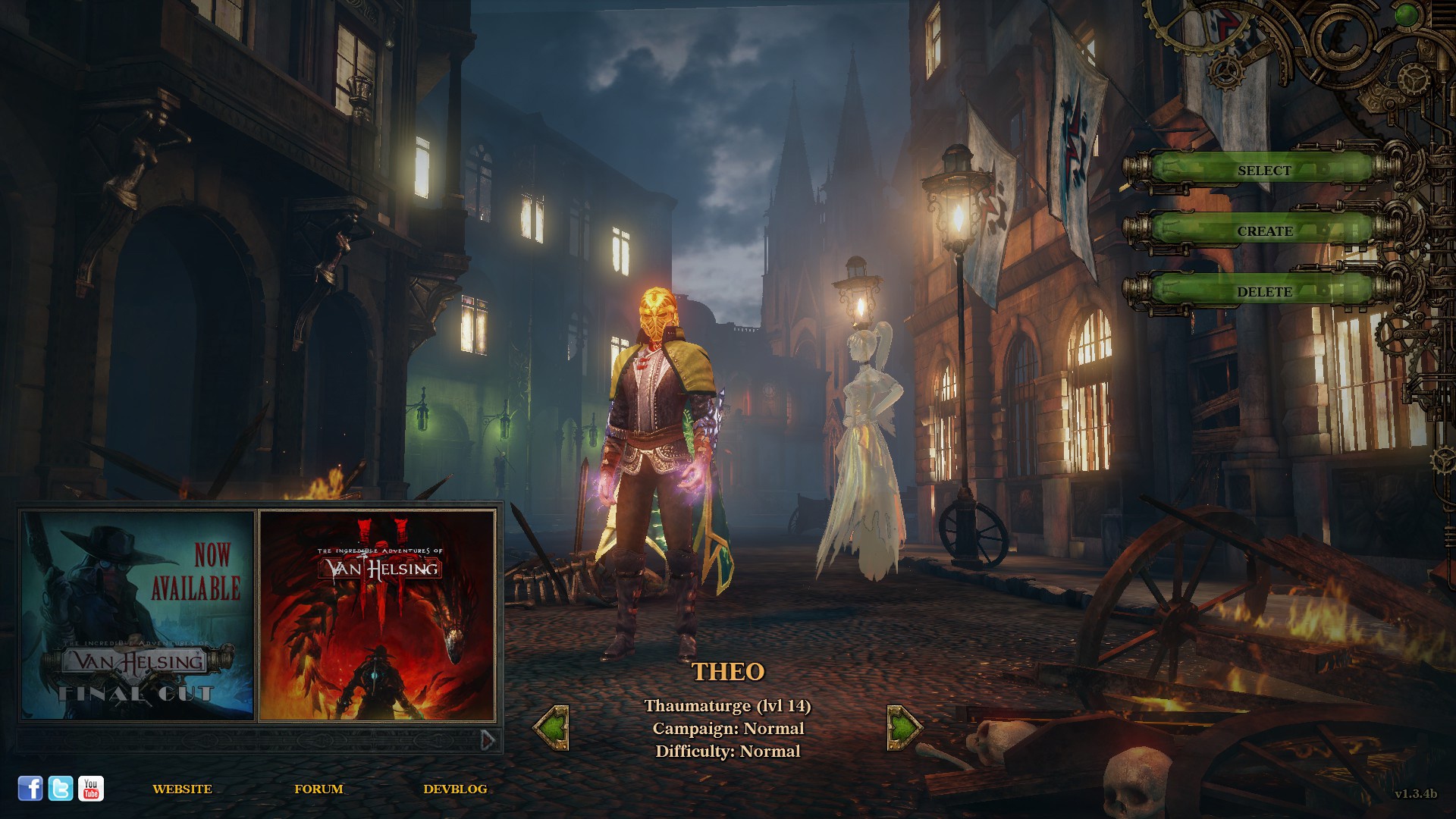Show the next character with right arrow

pos(904,728)
